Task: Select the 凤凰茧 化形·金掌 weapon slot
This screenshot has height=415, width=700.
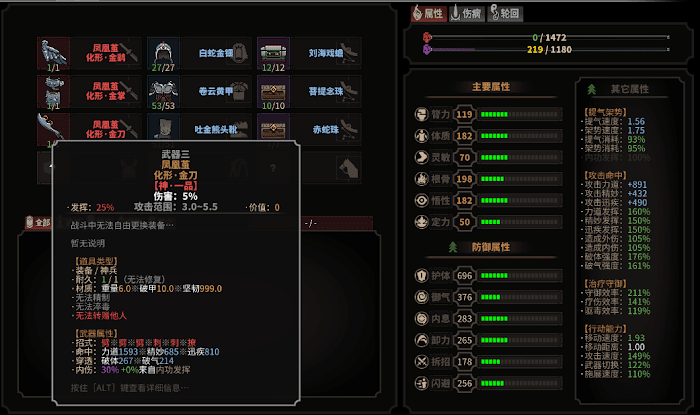Action: (x=88, y=91)
